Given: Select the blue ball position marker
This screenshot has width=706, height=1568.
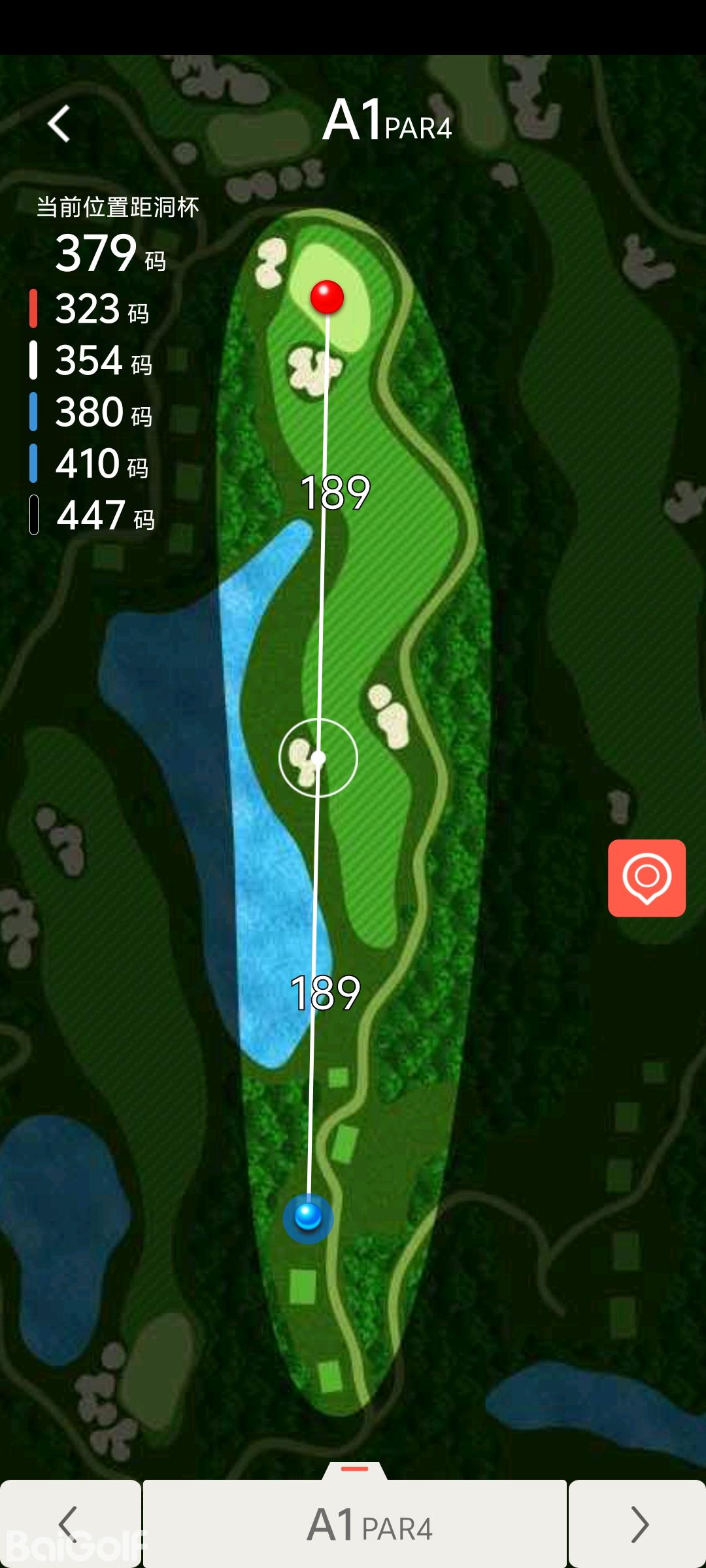Looking at the screenshot, I should pyautogui.click(x=308, y=1217).
